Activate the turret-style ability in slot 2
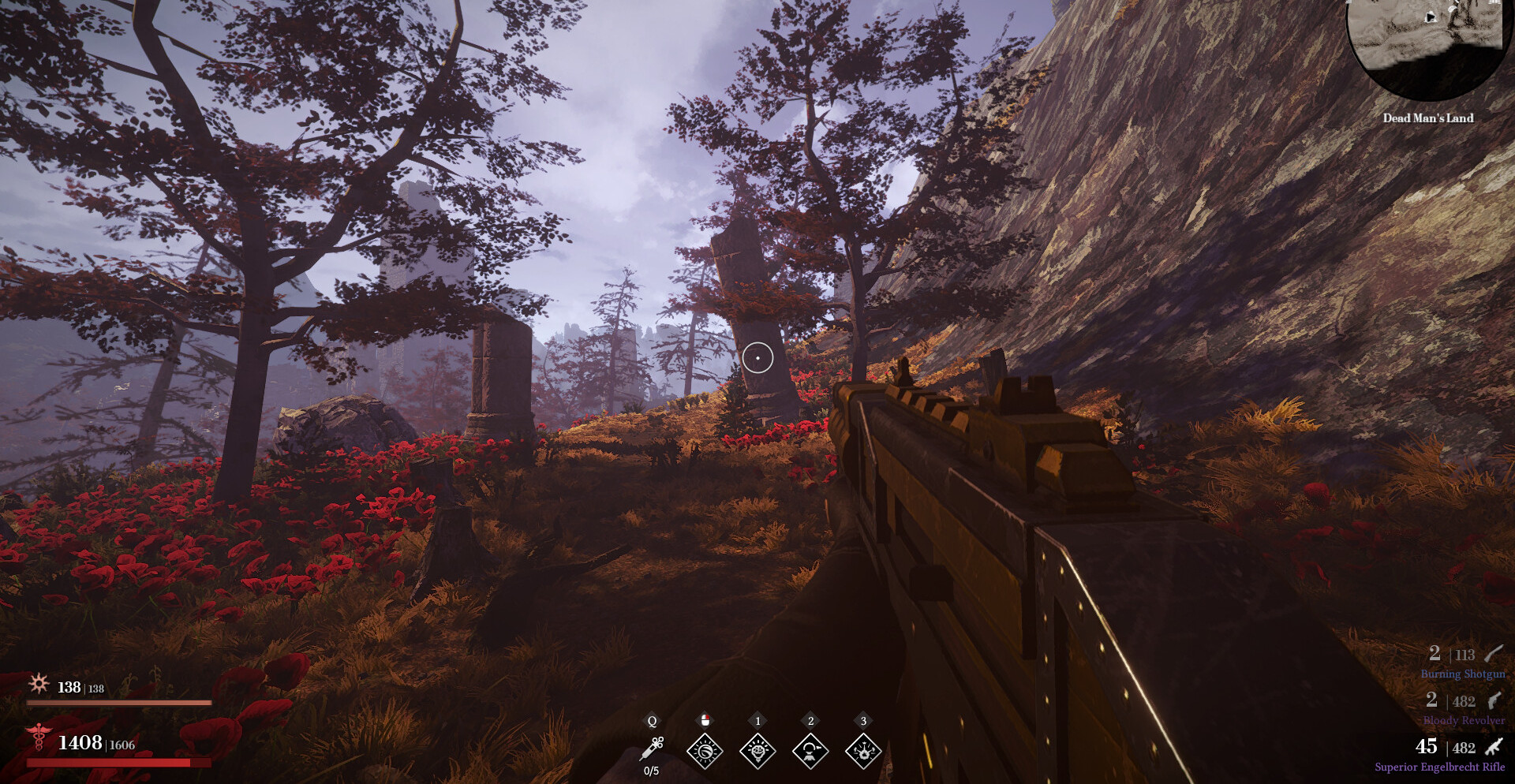Viewport: 1515px width, 784px height. pyautogui.click(x=810, y=750)
